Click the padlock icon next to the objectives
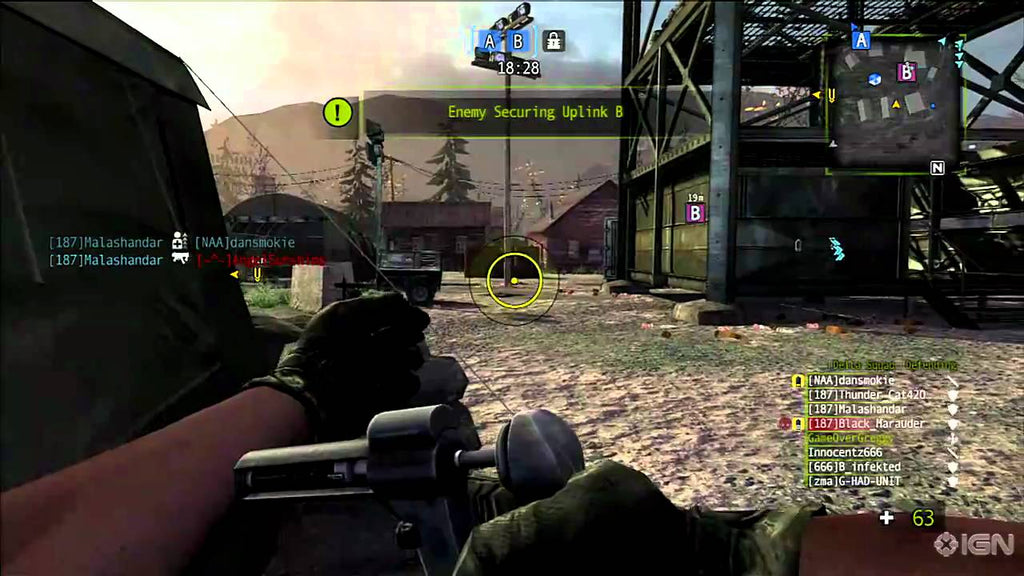This screenshot has width=1024, height=576. click(x=553, y=41)
